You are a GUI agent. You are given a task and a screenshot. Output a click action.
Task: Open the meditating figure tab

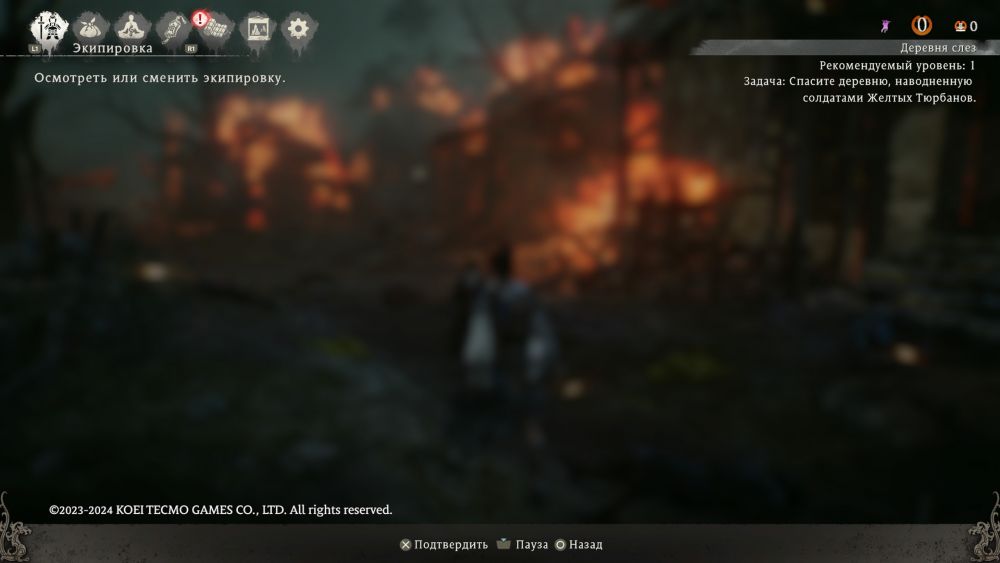pyautogui.click(x=130, y=27)
